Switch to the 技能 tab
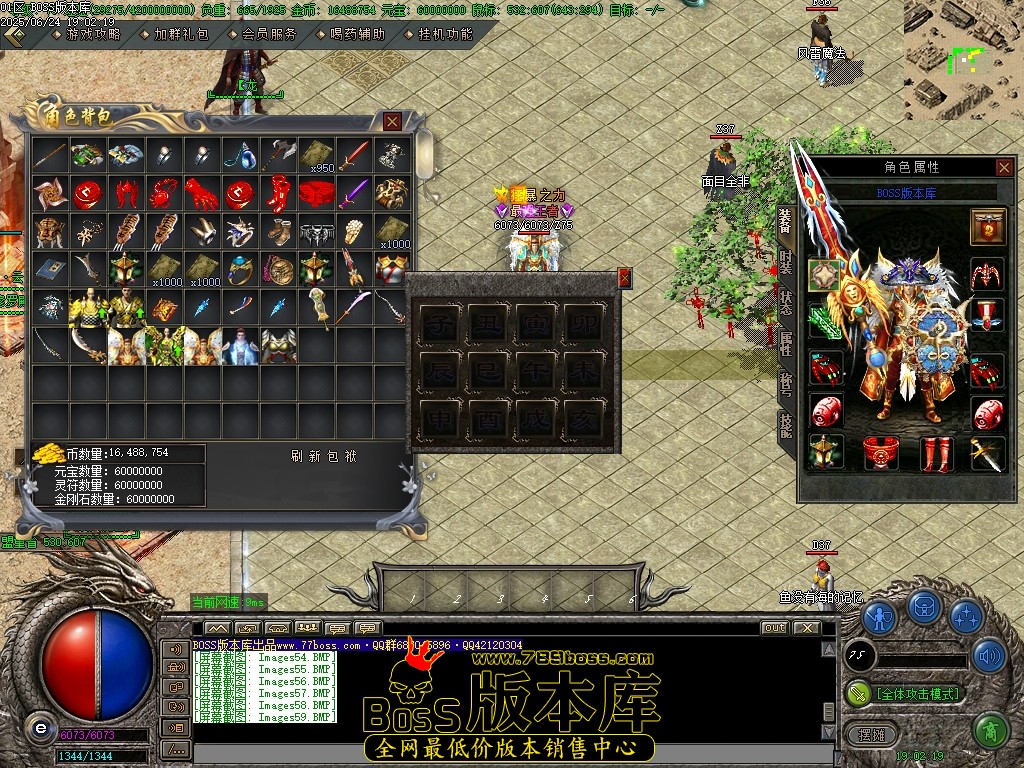The width and height of the screenshot is (1024, 768). coord(786,425)
